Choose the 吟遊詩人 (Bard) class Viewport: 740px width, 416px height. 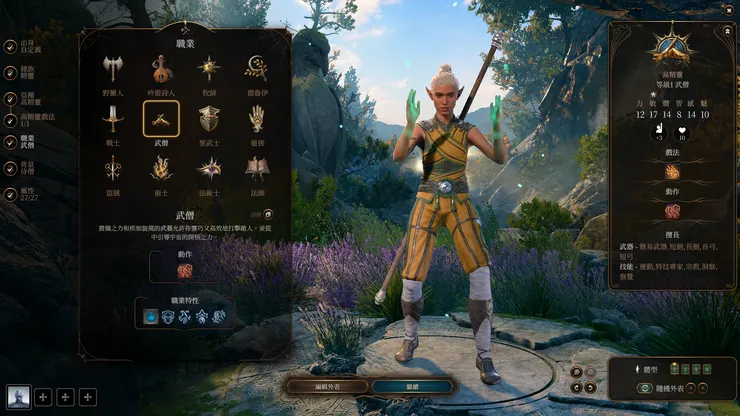160,68
